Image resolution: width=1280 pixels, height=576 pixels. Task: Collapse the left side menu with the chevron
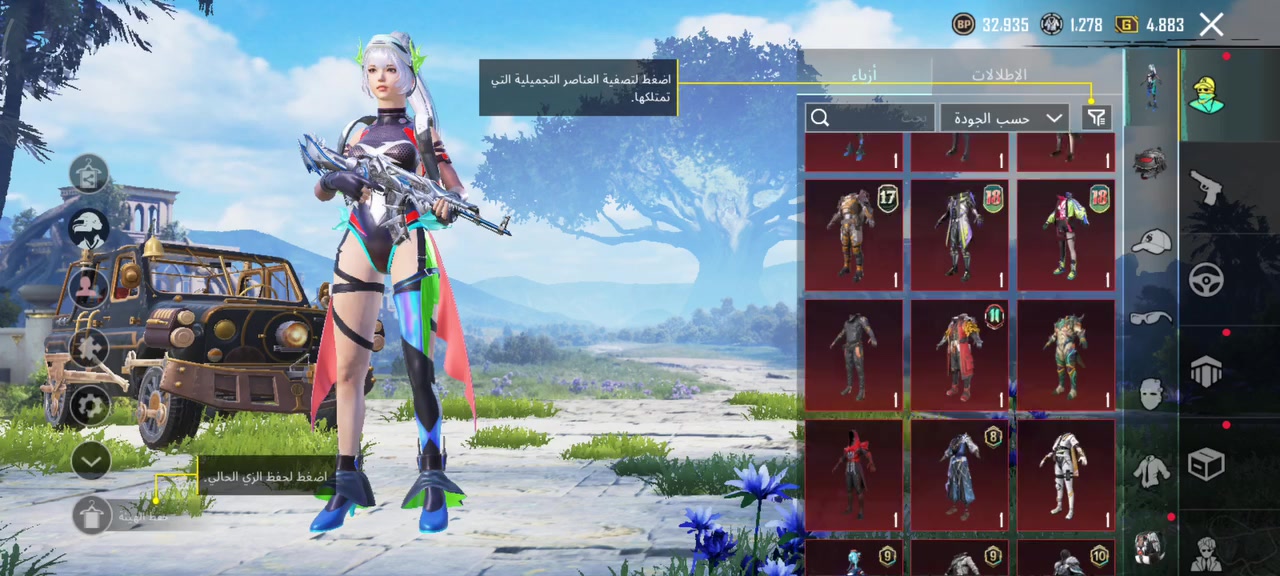(91, 460)
